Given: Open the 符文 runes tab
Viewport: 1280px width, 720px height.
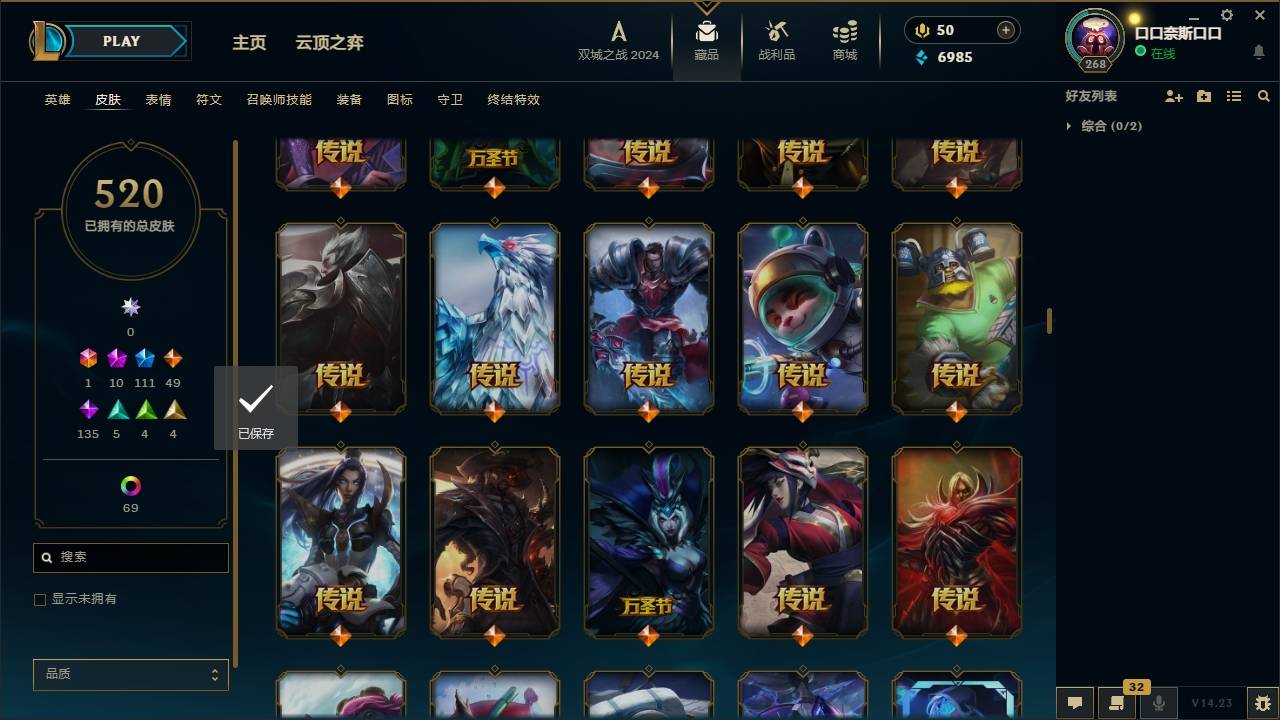Looking at the screenshot, I should 209,100.
